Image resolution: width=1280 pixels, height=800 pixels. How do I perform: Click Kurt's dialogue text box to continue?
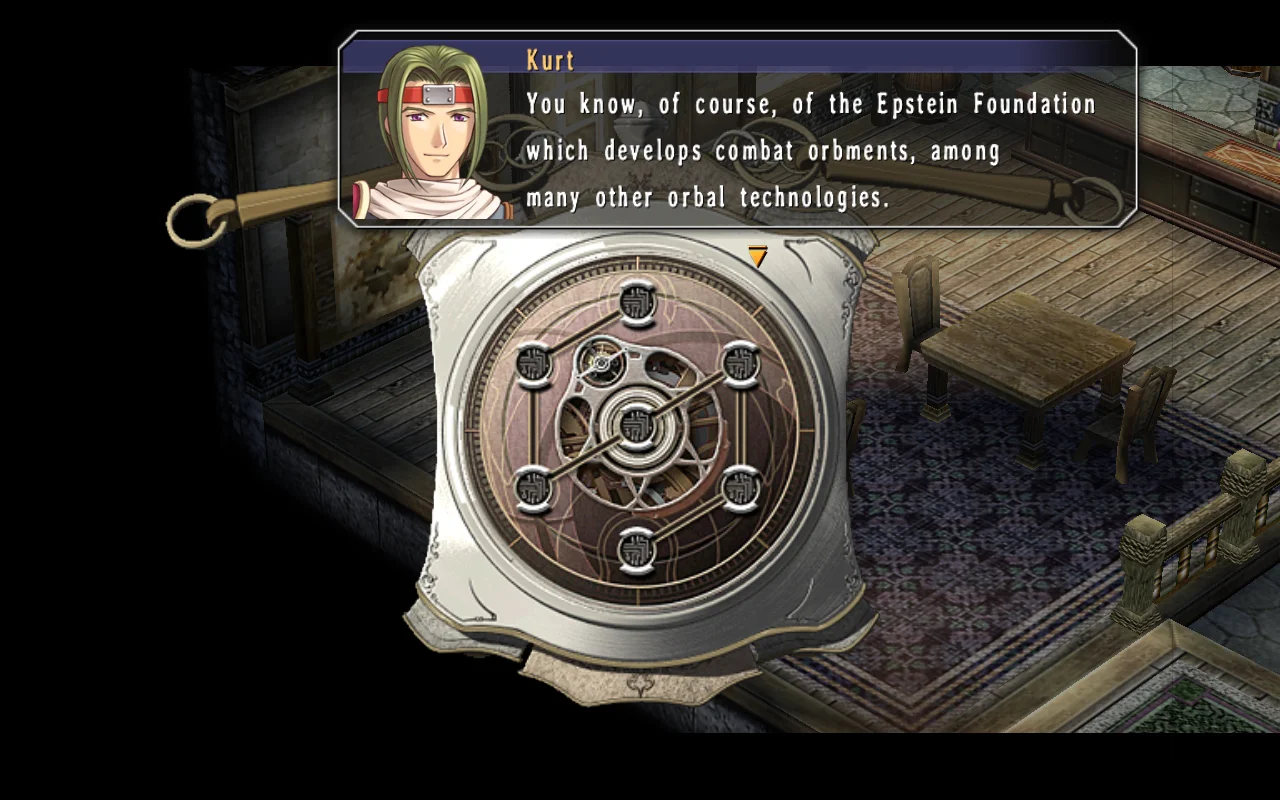(810, 150)
